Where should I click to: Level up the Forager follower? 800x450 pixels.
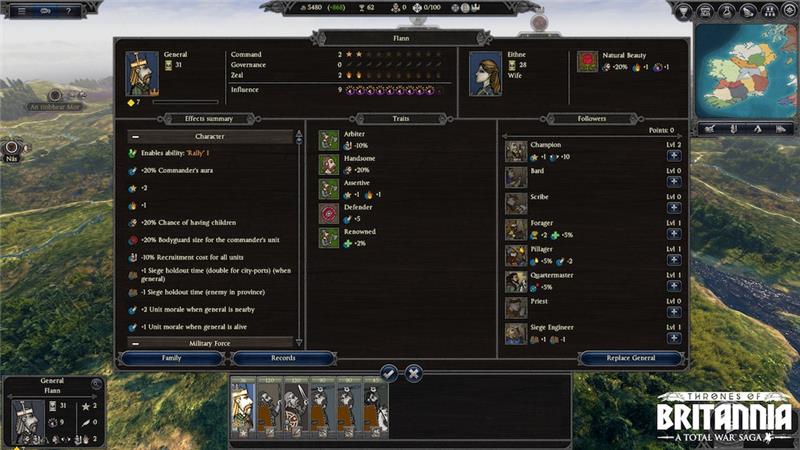tap(673, 234)
